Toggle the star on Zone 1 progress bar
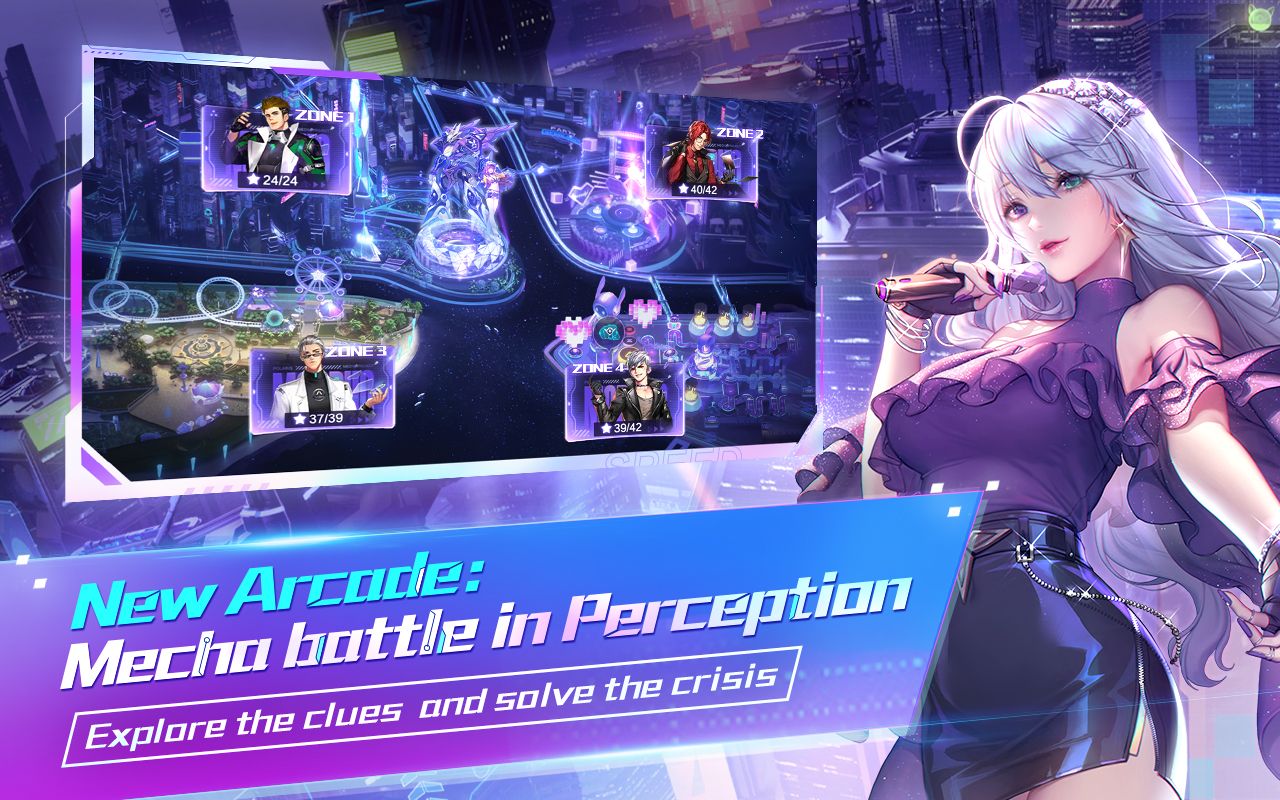The height and width of the screenshot is (800, 1280). (x=253, y=180)
